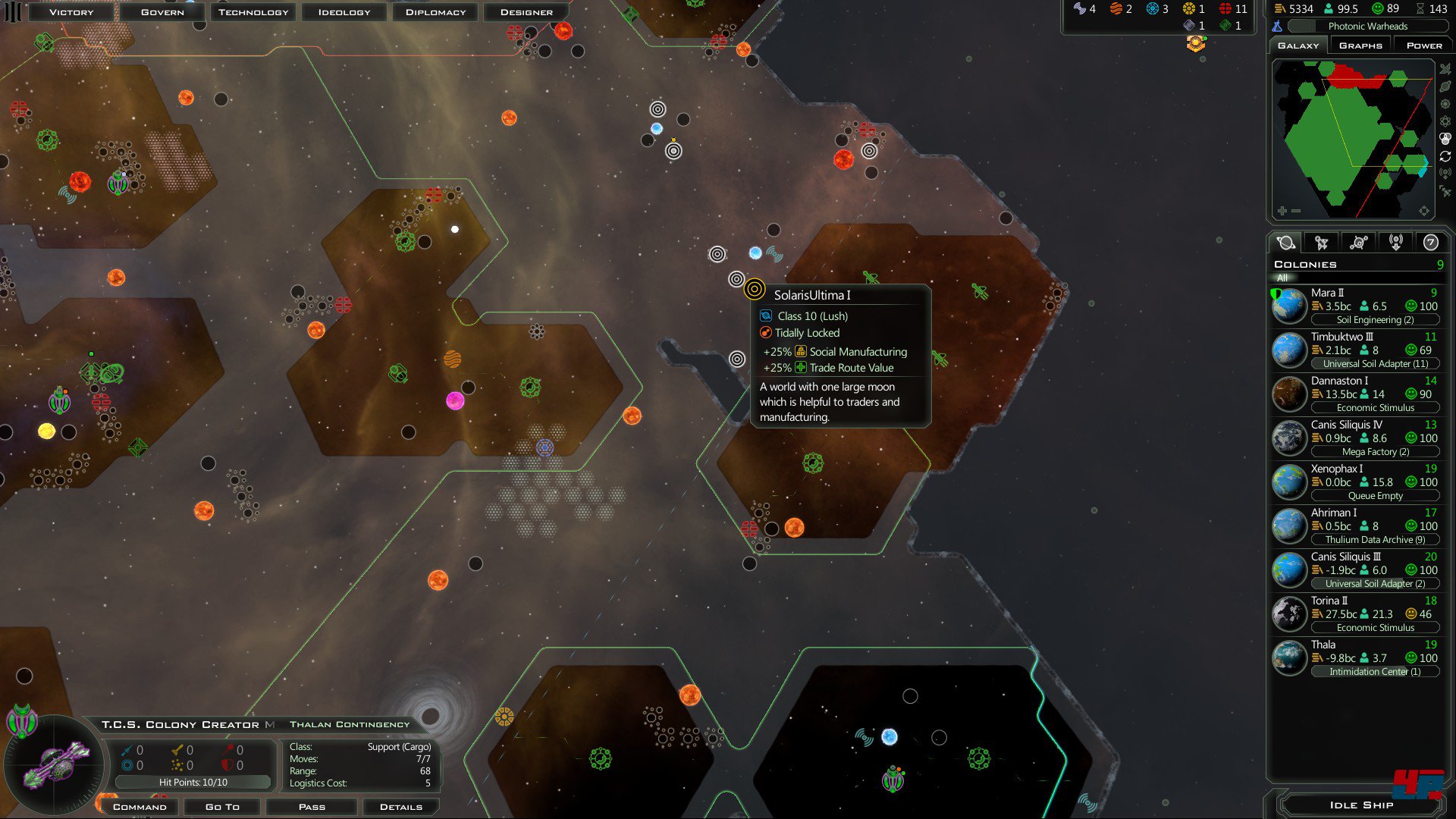
Task: Click the Idle Ship turn button
Action: pos(1361,805)
